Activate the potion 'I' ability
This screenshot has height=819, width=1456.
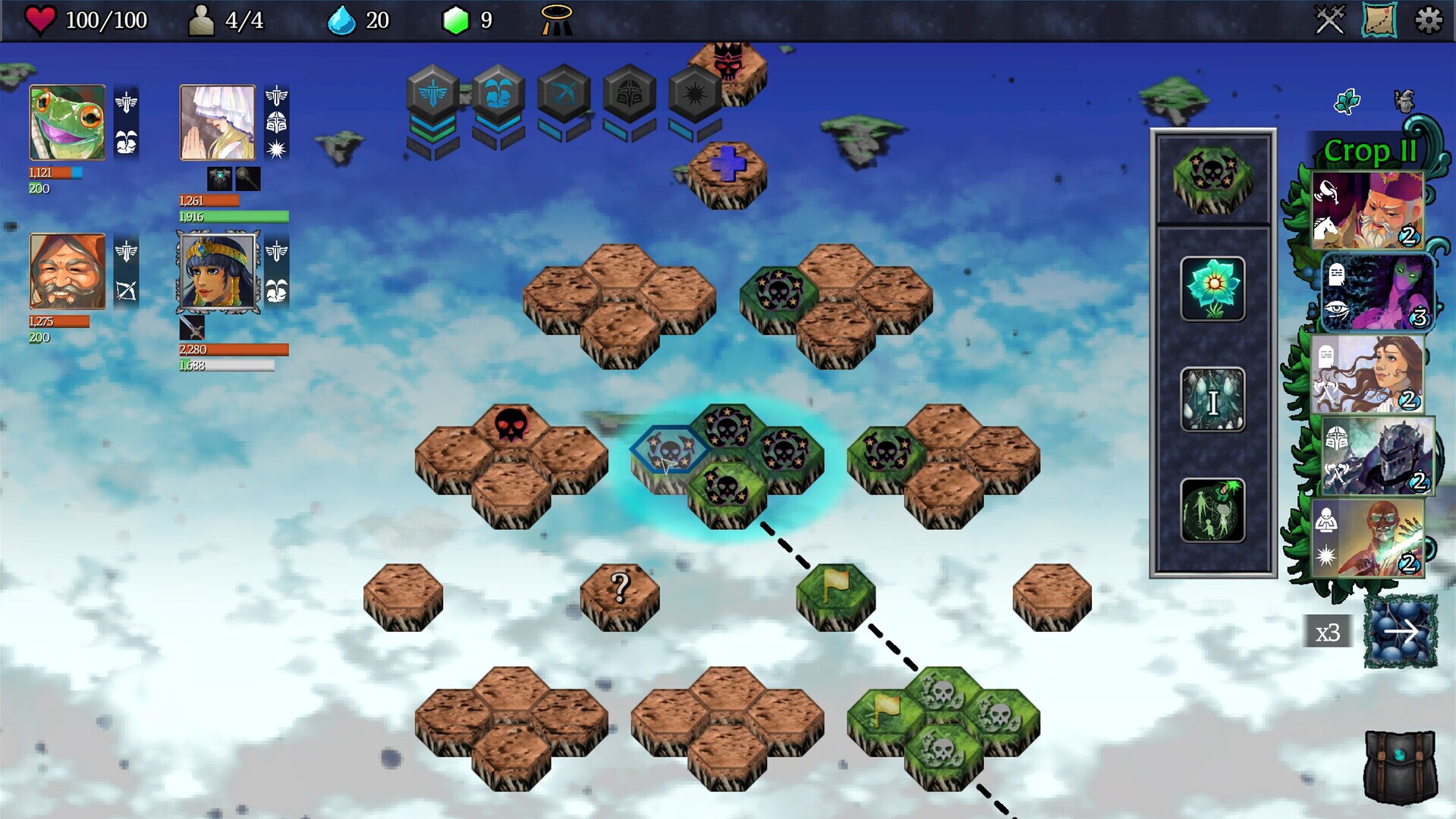[1212, 400]
